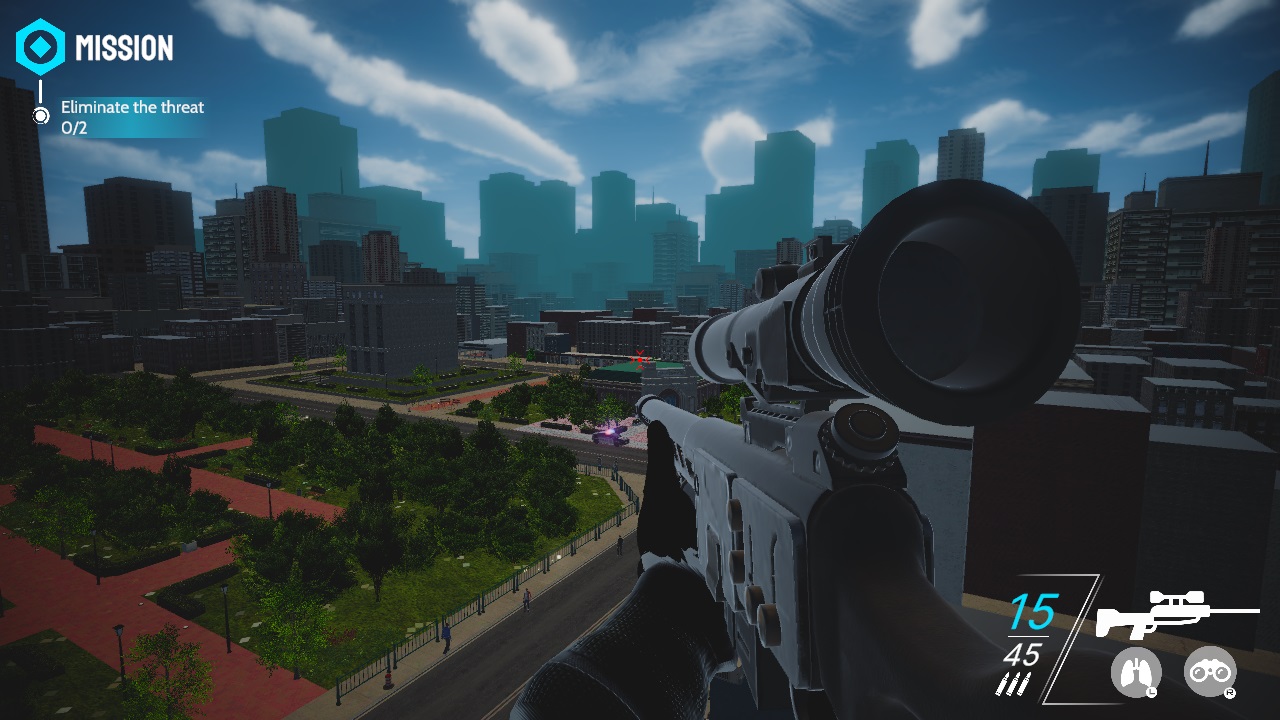1280x720 pixels.
Task: Toggle the circular objective tracker marker
Action: [41, 116]
